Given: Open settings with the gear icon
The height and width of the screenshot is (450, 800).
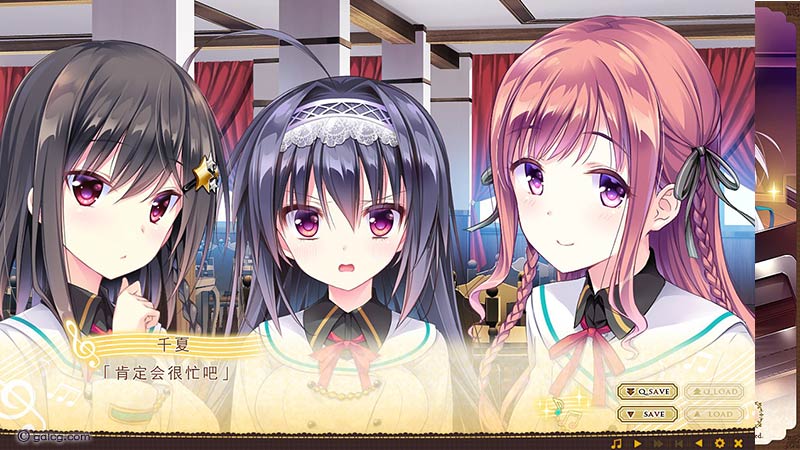Looking at the screenshot, I should click(718, 442).
